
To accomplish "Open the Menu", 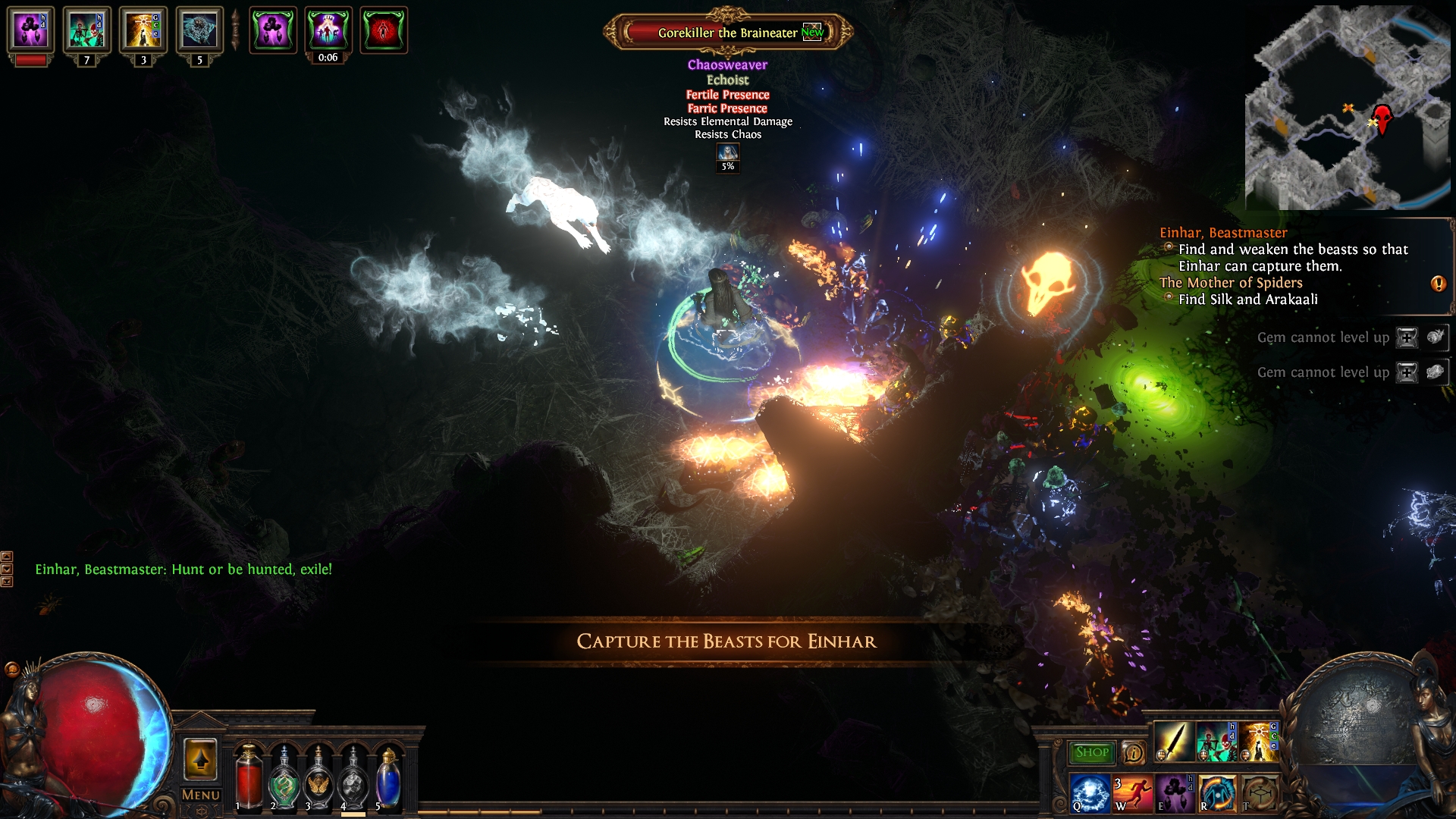I will tap(200, 795).
